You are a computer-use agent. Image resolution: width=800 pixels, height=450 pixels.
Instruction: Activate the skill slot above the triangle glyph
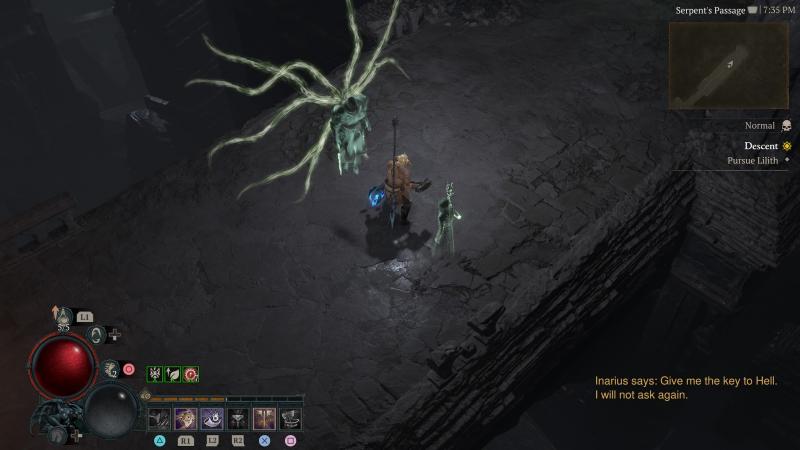[x=160, y=419]
